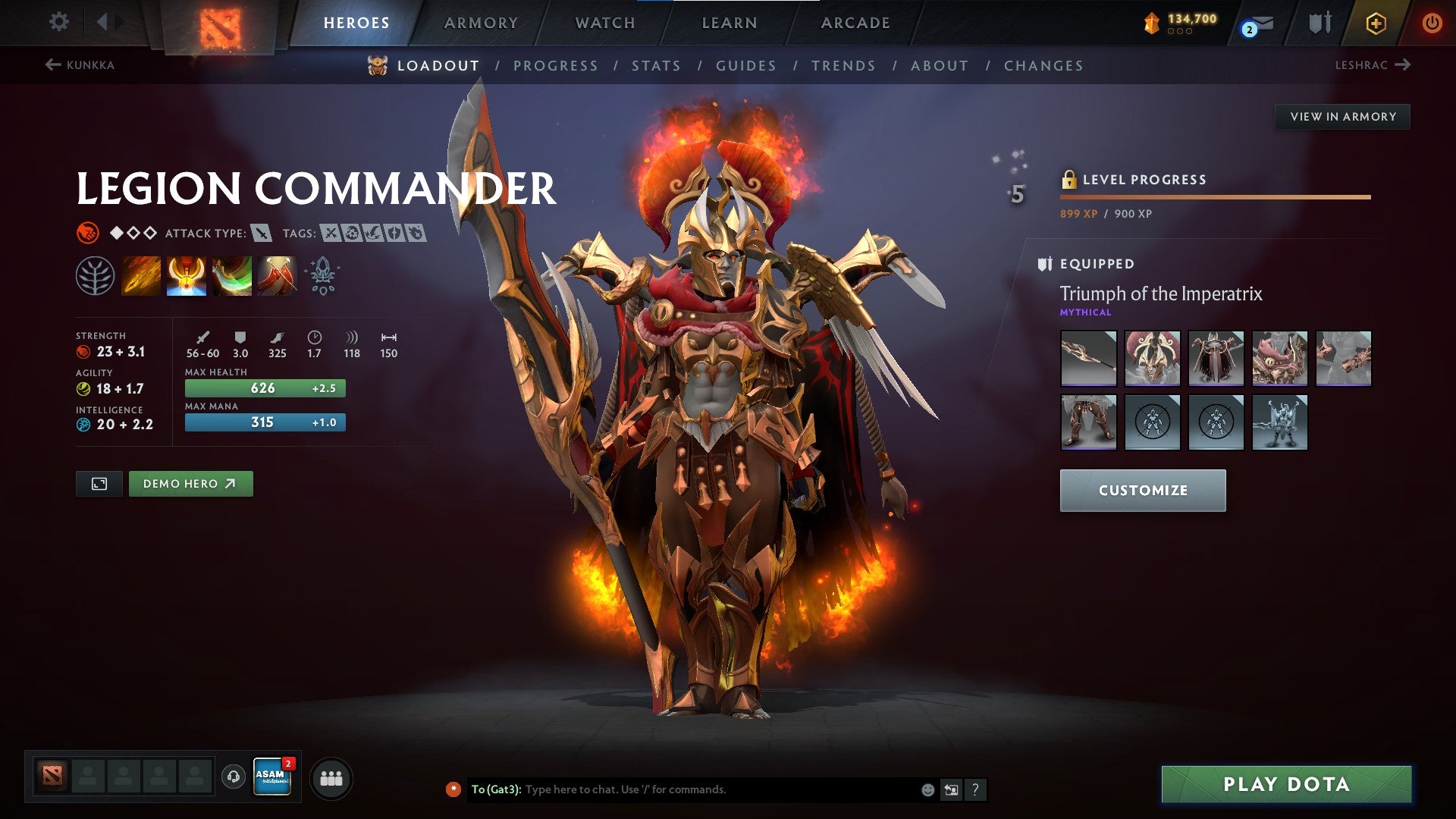Select the Overwhelming Odds ability icon
The width and height of the screenshot is (1456, 819).
pyautogui.click(x=140, y=275)
